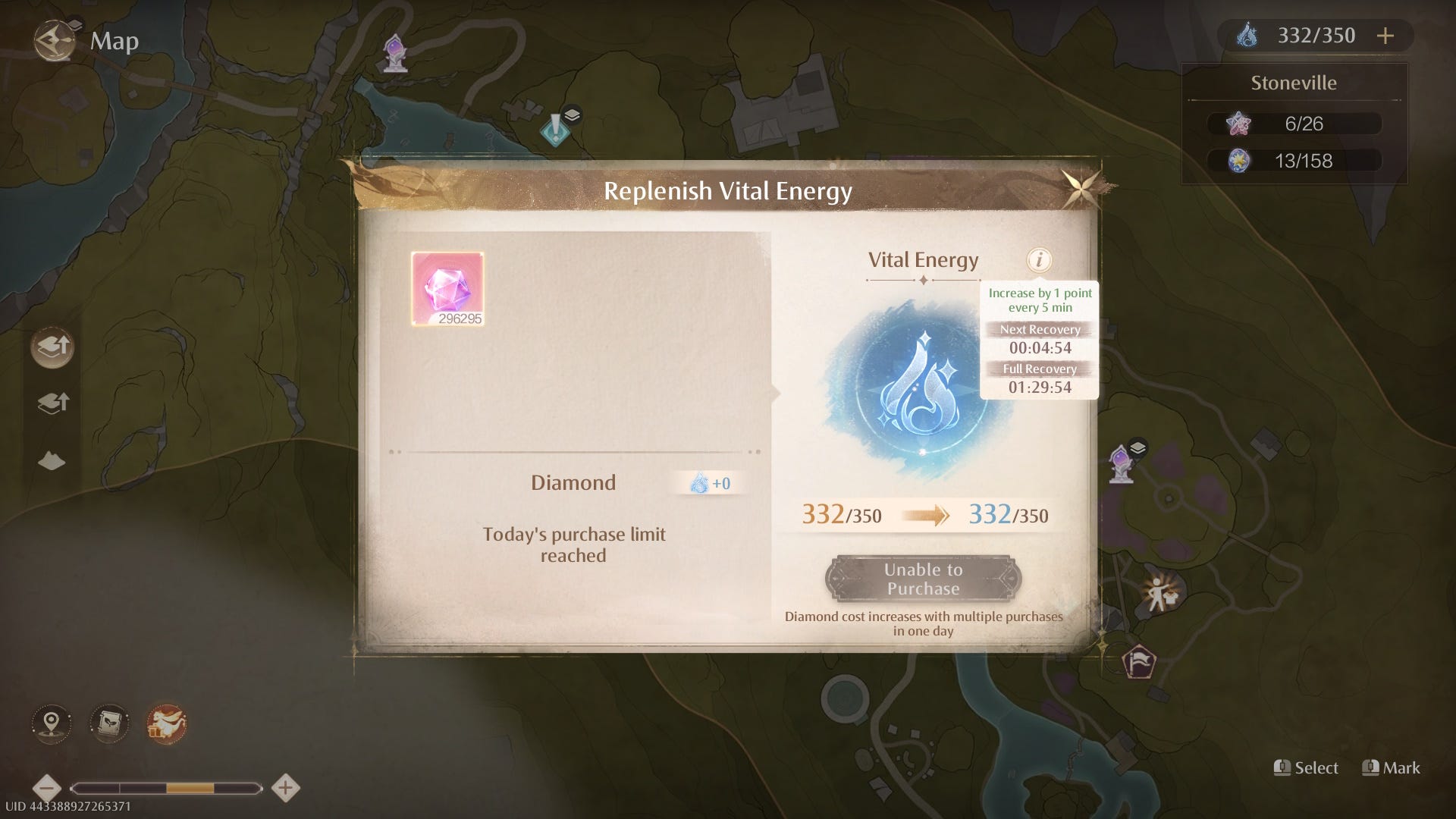The width and height of the screenshot is (1456, 819).
Task: Open the map pin location button
Action: click(x=52, y=723)
